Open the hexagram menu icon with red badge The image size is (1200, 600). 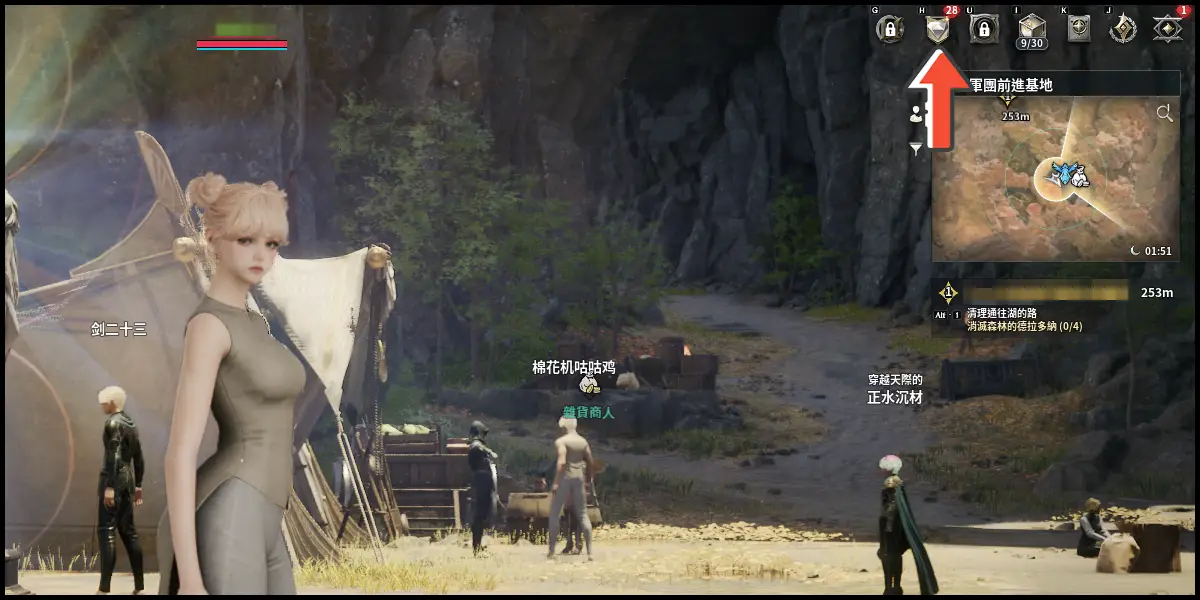click(x=1166, y=29)
